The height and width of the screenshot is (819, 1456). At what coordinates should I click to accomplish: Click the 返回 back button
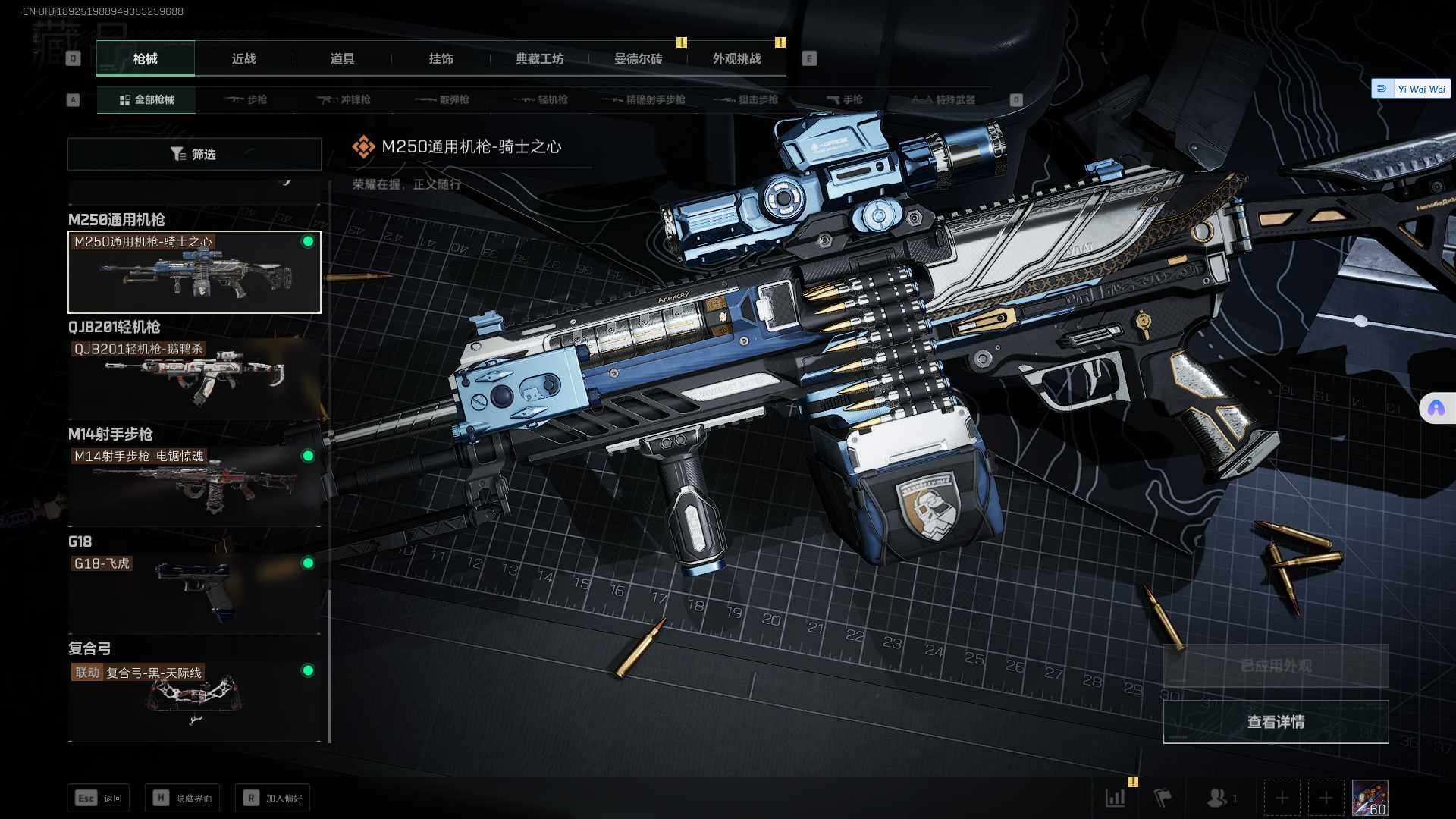coord(99,798)
